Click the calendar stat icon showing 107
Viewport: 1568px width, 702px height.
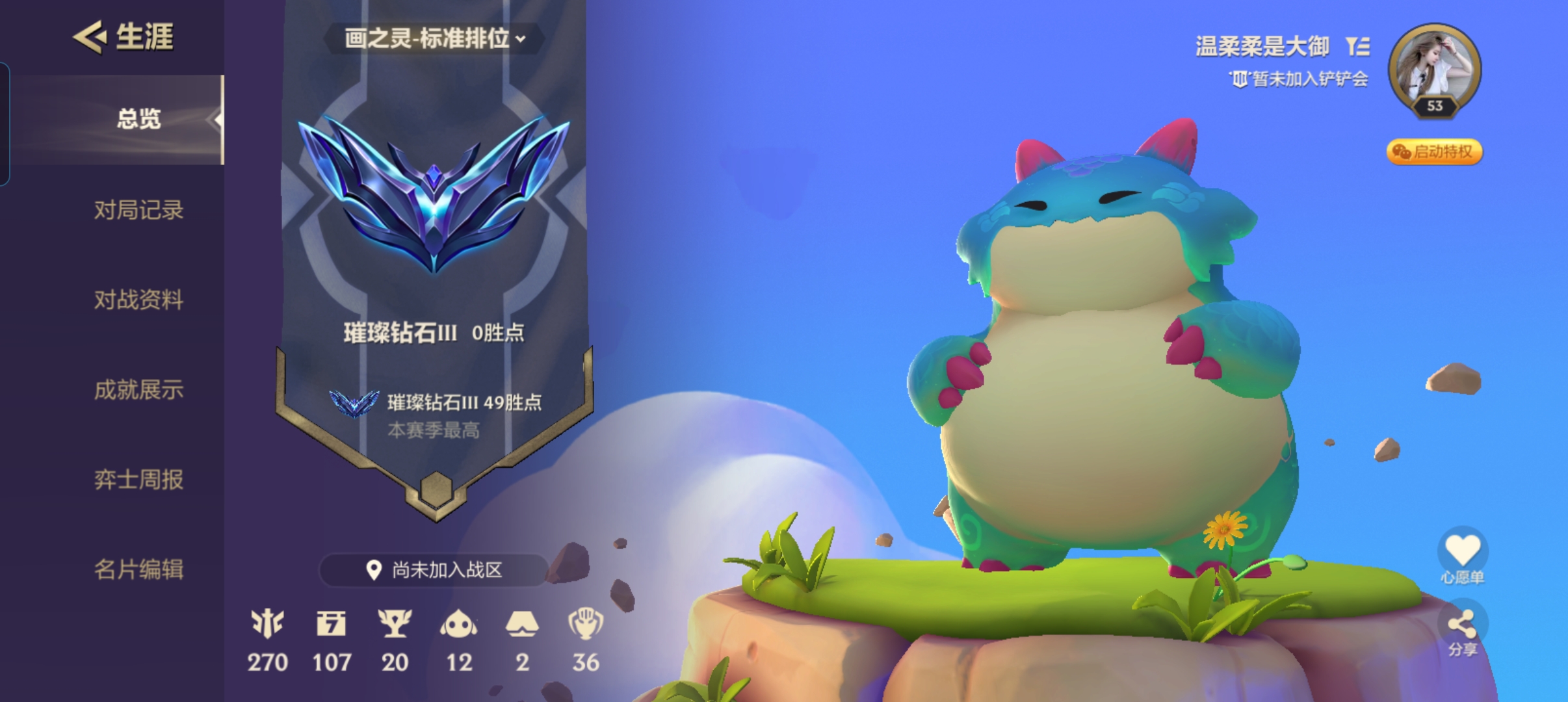coord(332,624)
